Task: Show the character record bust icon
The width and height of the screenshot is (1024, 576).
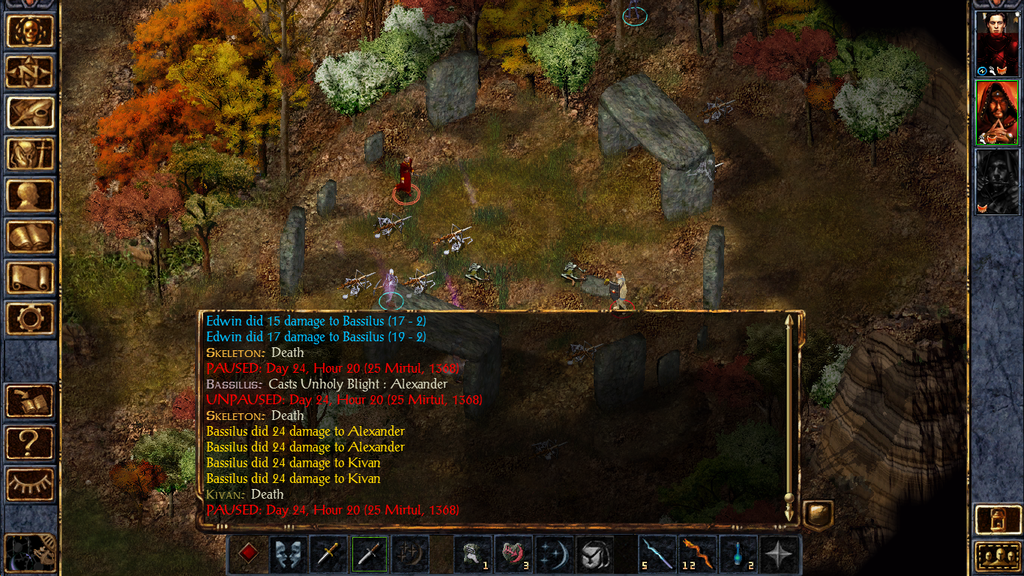Action: tap(30, 195)
